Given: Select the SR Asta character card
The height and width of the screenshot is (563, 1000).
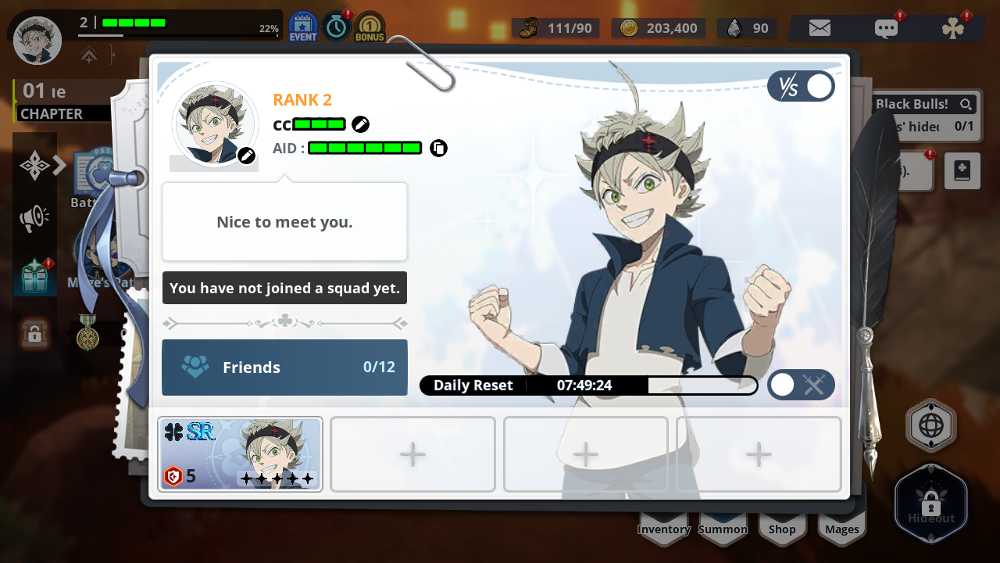Looking at the screenshot, I should tap(241, 454).
